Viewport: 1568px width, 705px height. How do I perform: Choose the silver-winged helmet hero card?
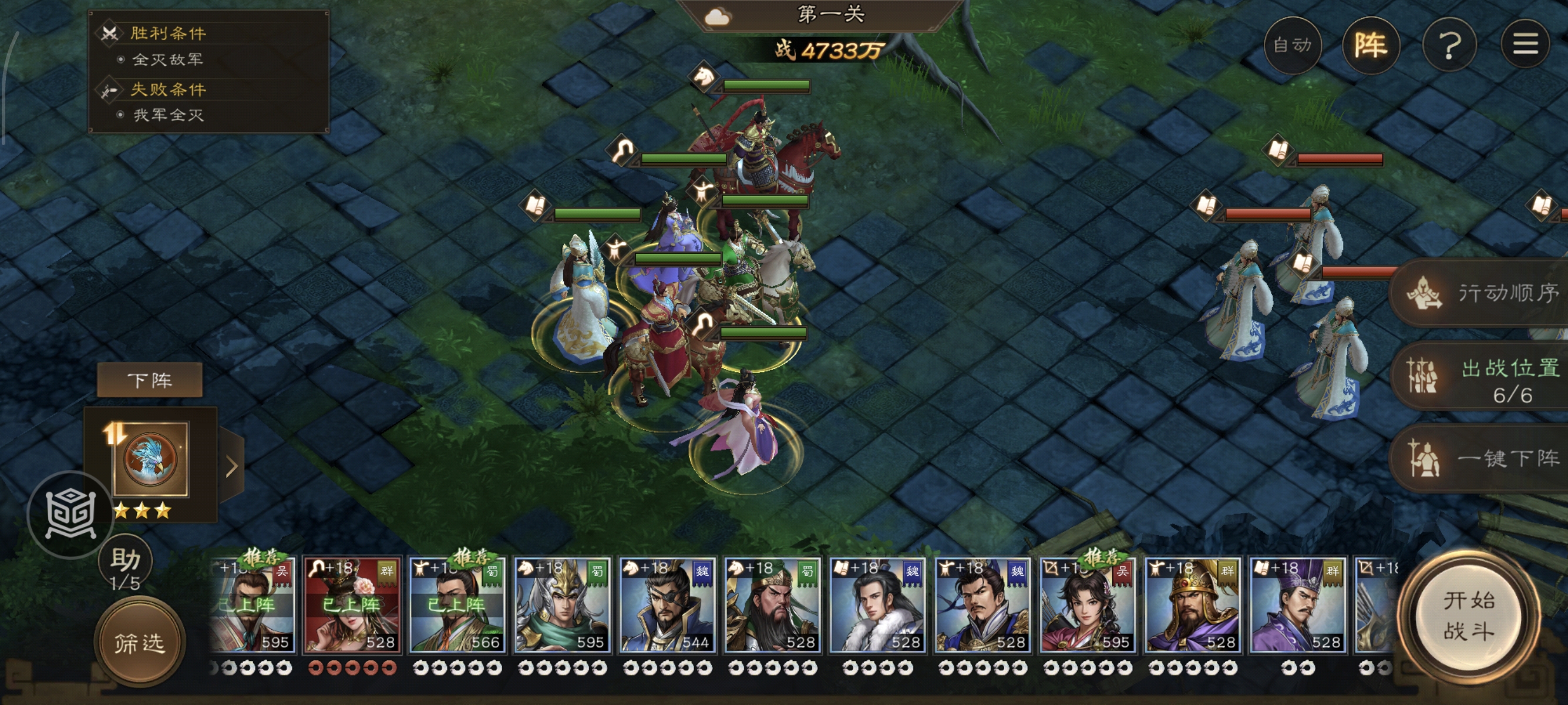click(562, 606)
